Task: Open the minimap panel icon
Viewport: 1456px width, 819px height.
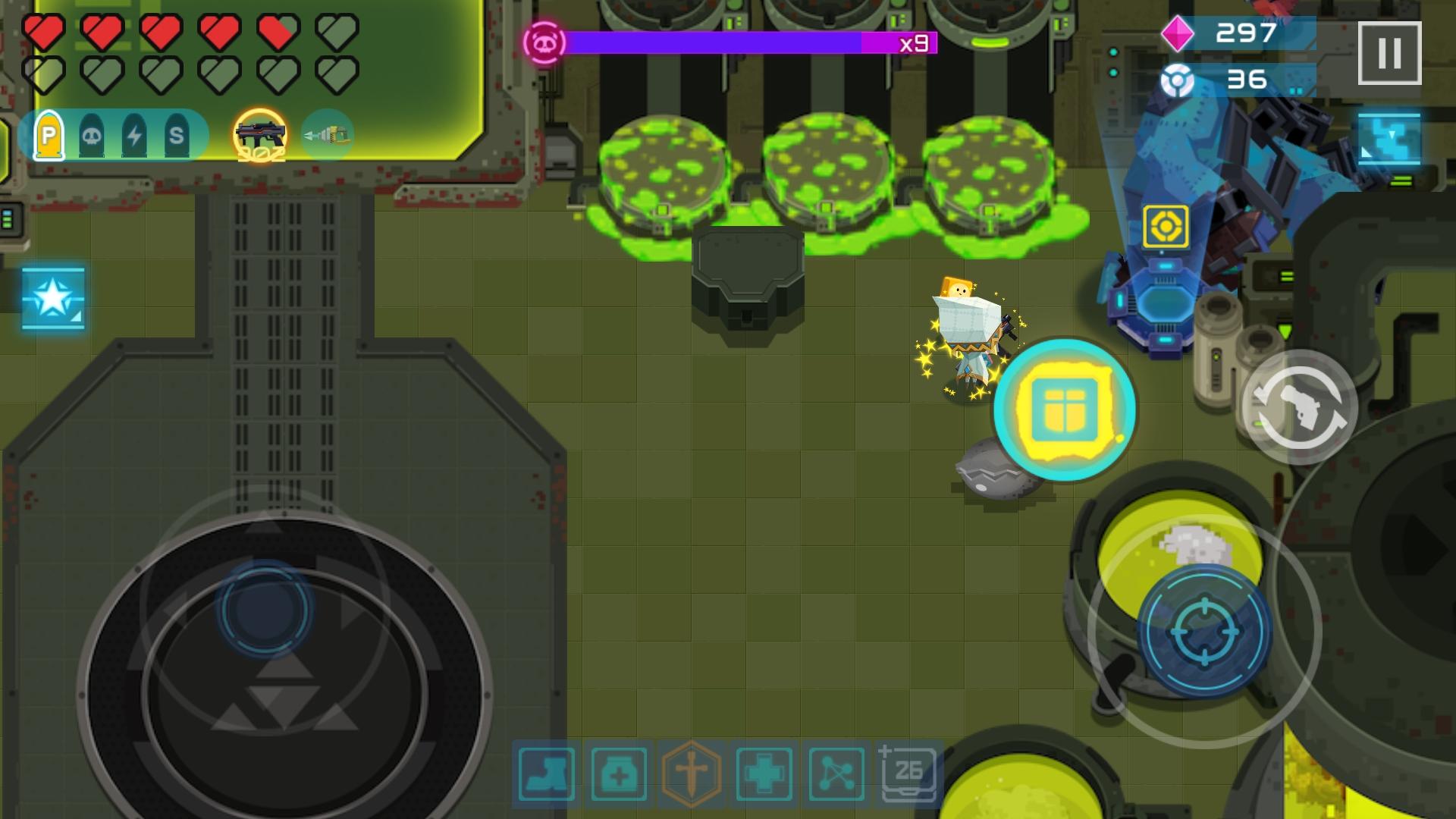Action: tap(1392, 140)
